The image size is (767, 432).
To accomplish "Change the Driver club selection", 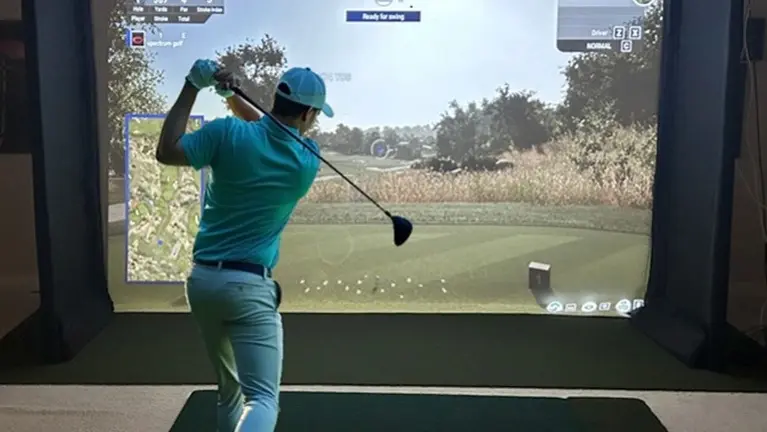I will 618,32.
